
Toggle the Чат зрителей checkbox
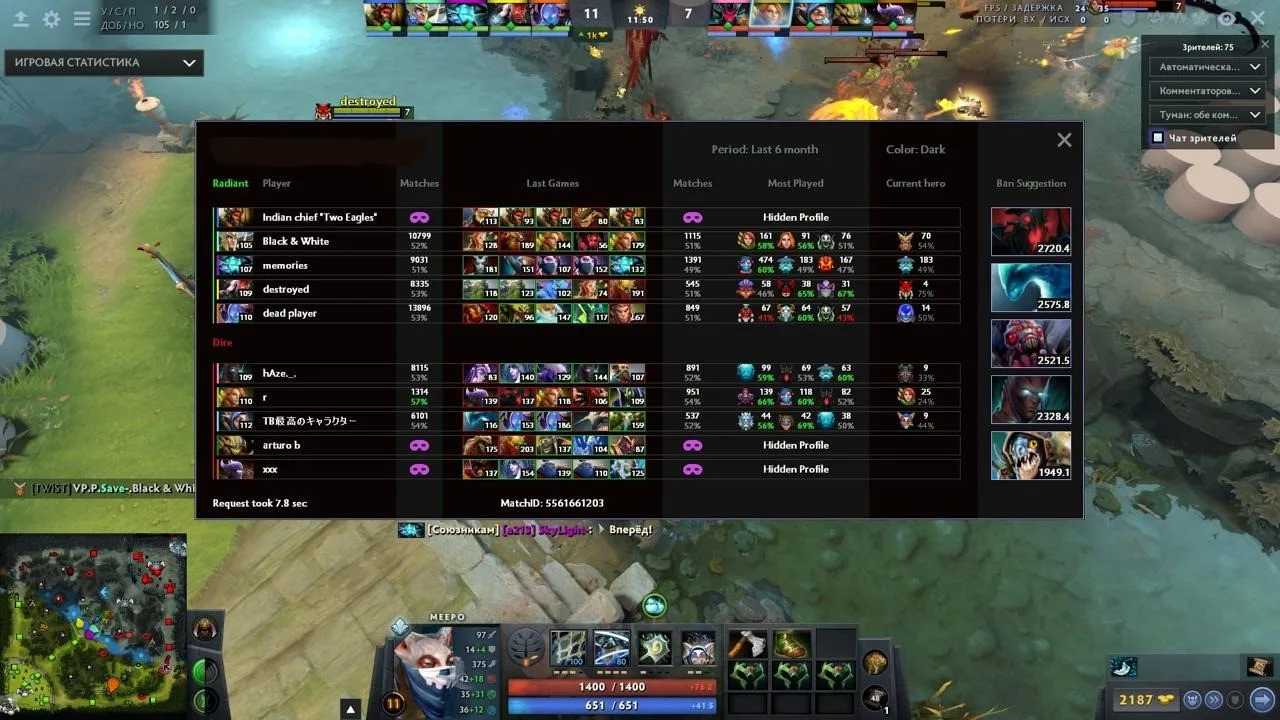1158,138
